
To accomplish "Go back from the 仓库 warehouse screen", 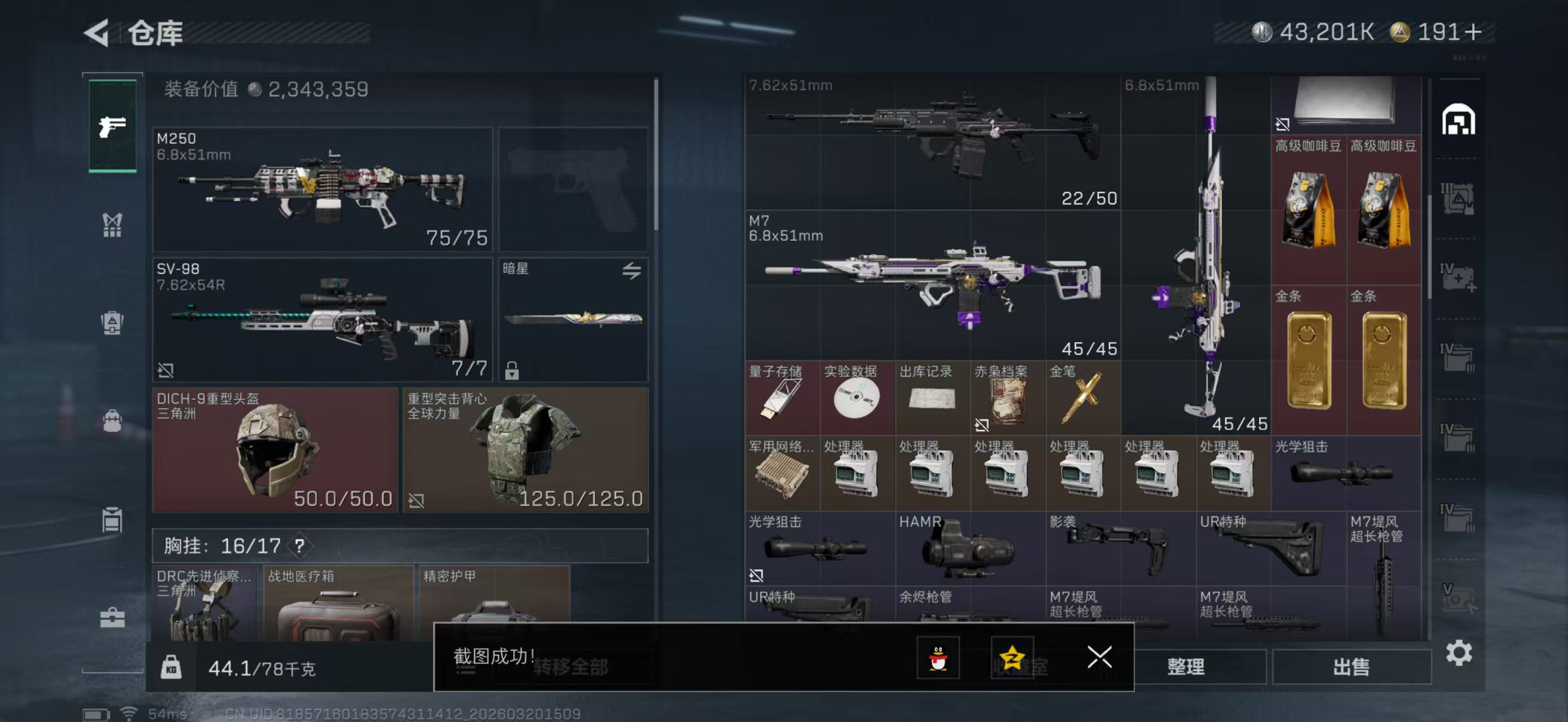I will (x=98, y=33).
